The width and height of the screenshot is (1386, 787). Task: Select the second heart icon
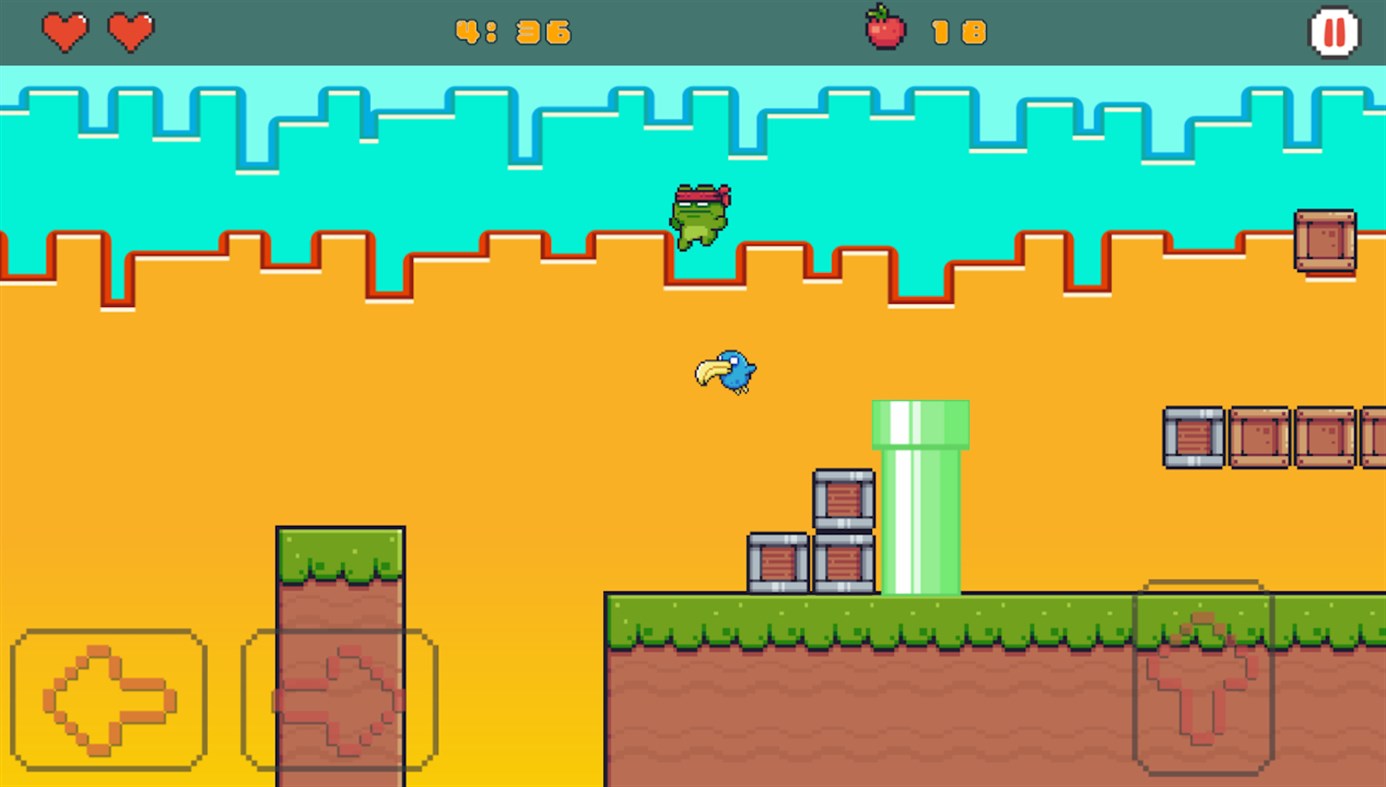[128, 31]
